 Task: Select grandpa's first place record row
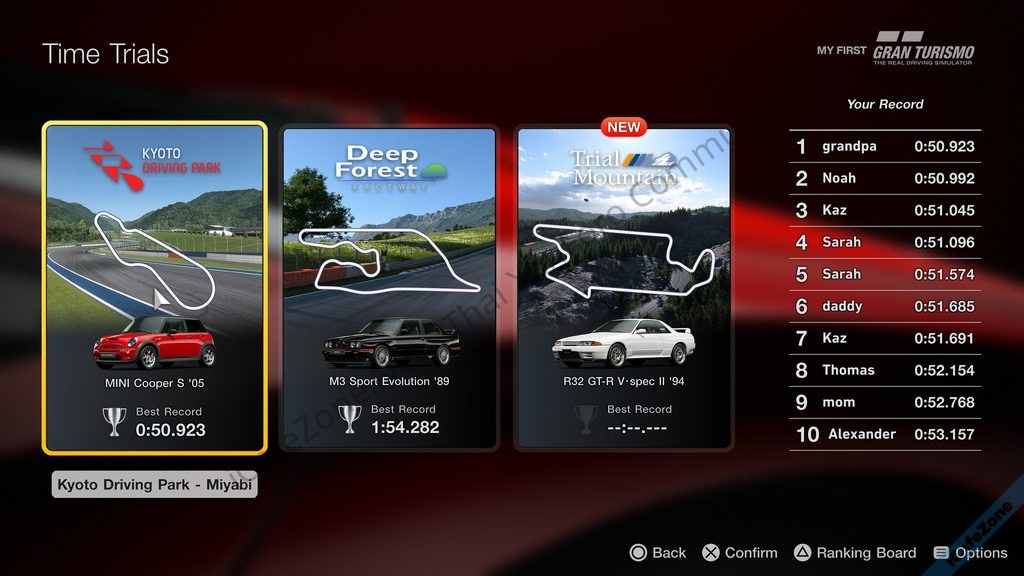tap(885, 147)
